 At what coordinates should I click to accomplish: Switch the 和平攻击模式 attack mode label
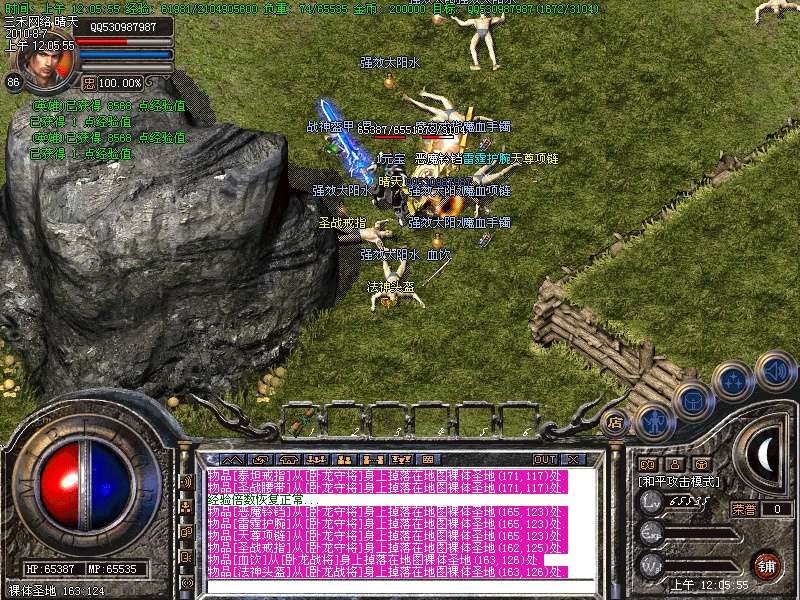coord(678,481)
